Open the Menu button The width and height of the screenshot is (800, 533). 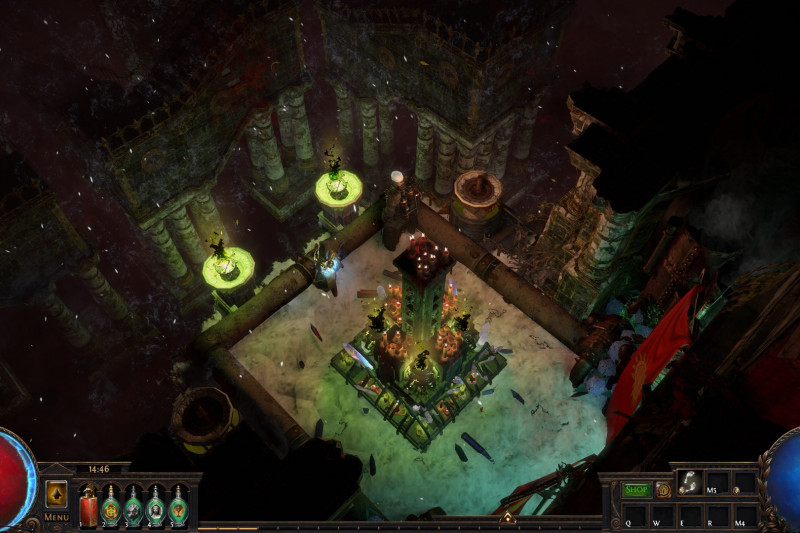point(56,516)
